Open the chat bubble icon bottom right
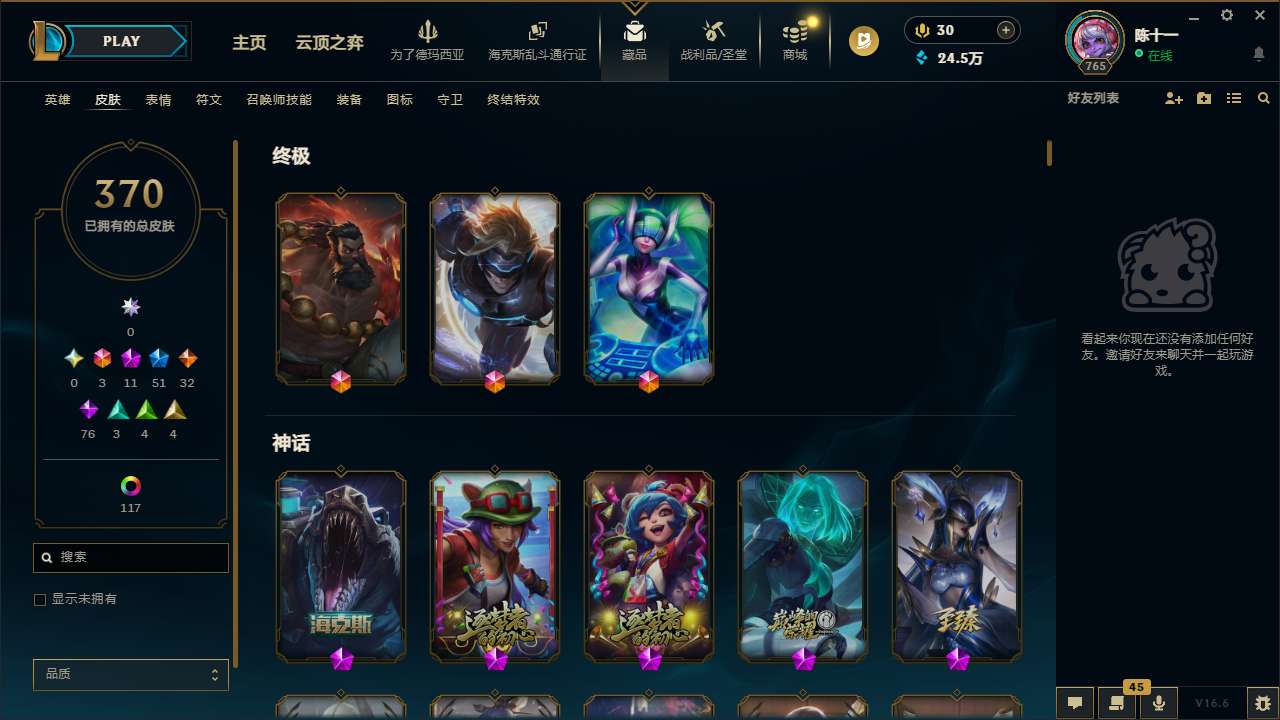1280x720 pixels. tap(1073, 703)
